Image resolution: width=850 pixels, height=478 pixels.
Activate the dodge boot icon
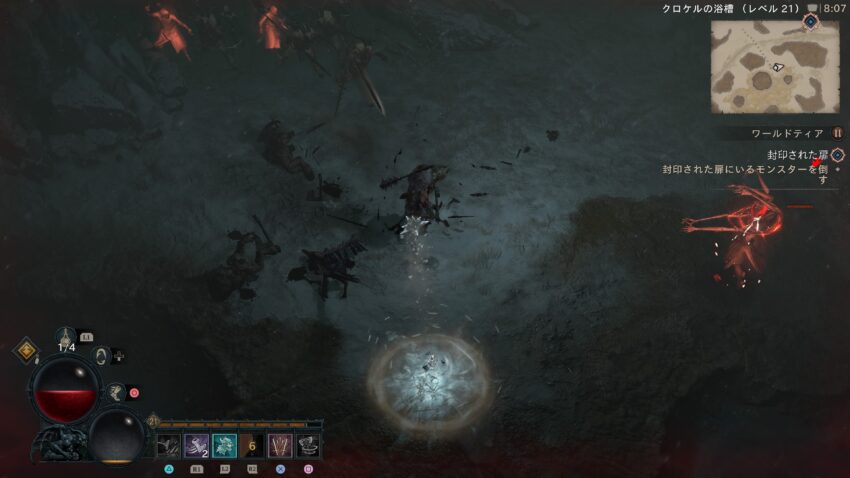tap(116, 392)
